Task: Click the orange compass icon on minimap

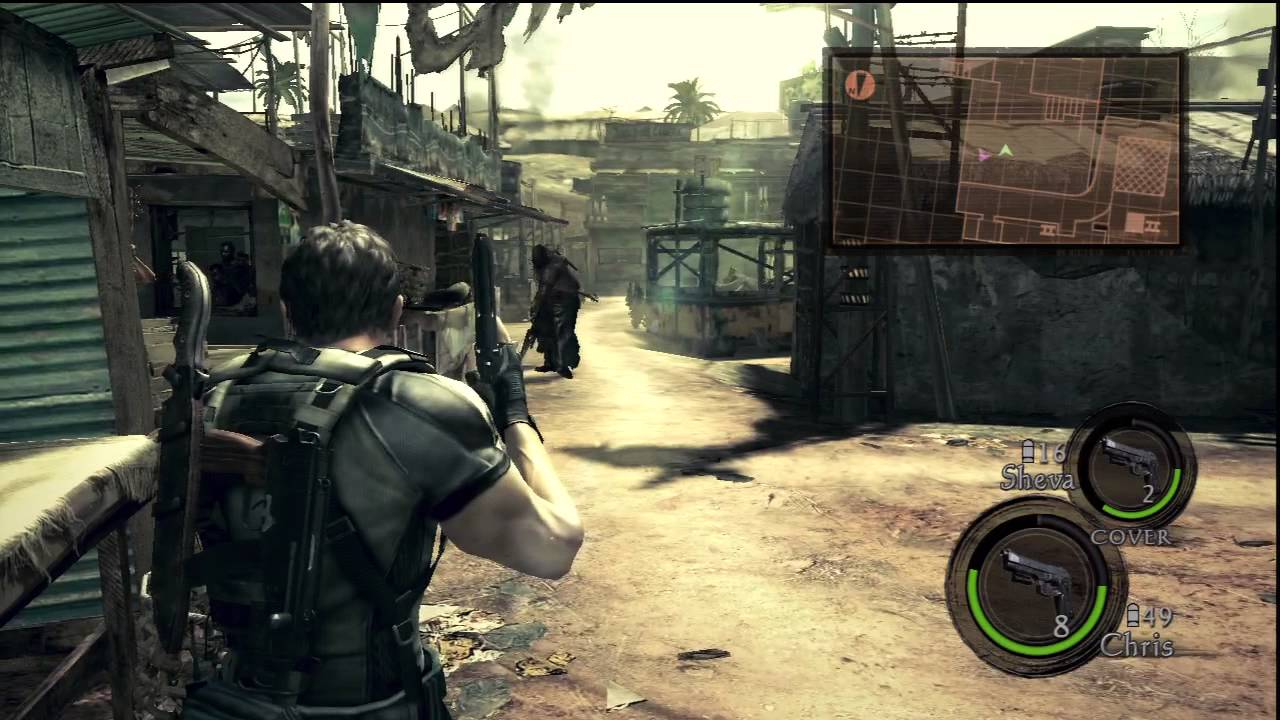Action: pos(859,85)
